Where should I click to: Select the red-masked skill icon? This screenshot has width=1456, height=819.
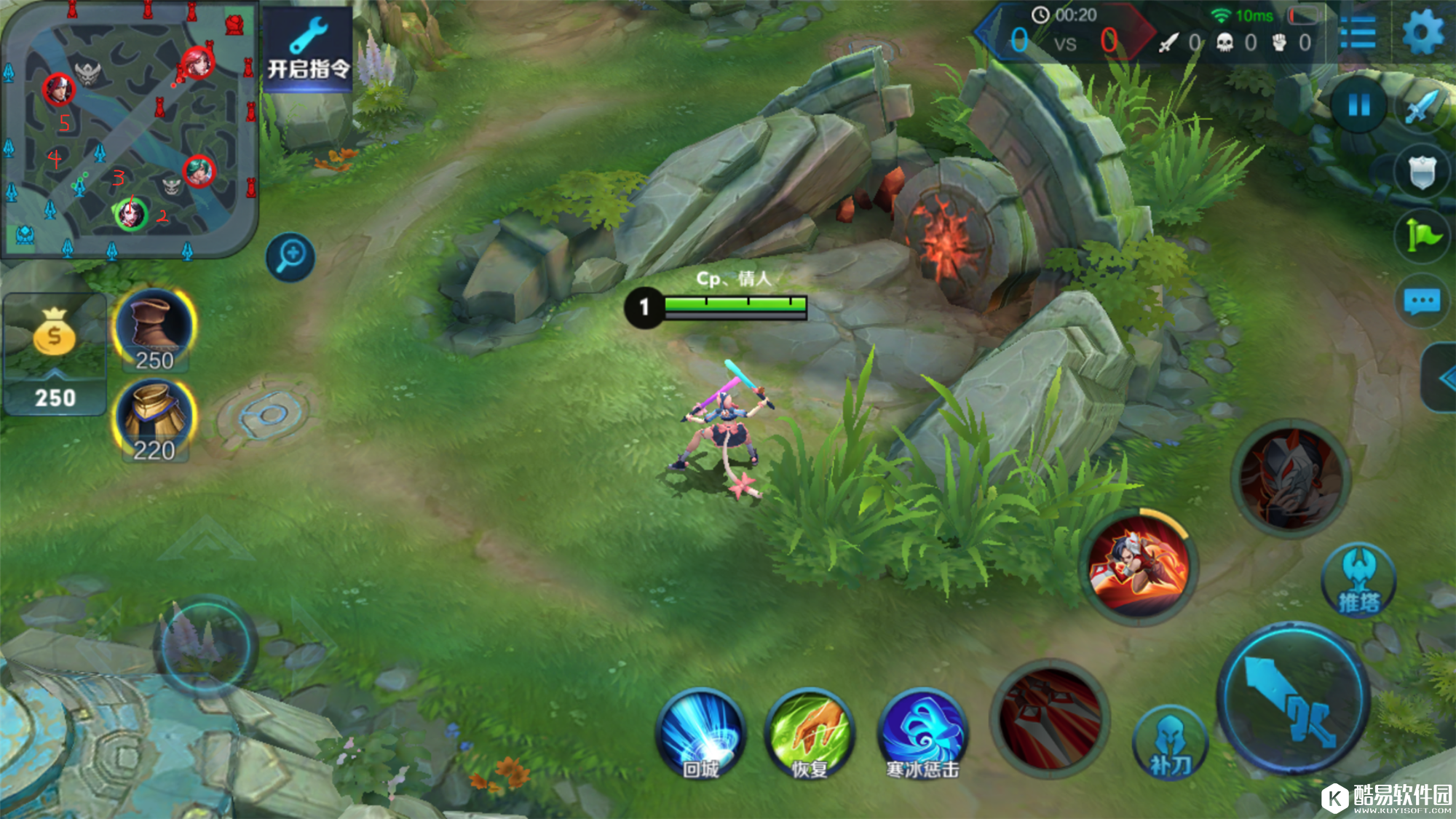pos(1290,478)
